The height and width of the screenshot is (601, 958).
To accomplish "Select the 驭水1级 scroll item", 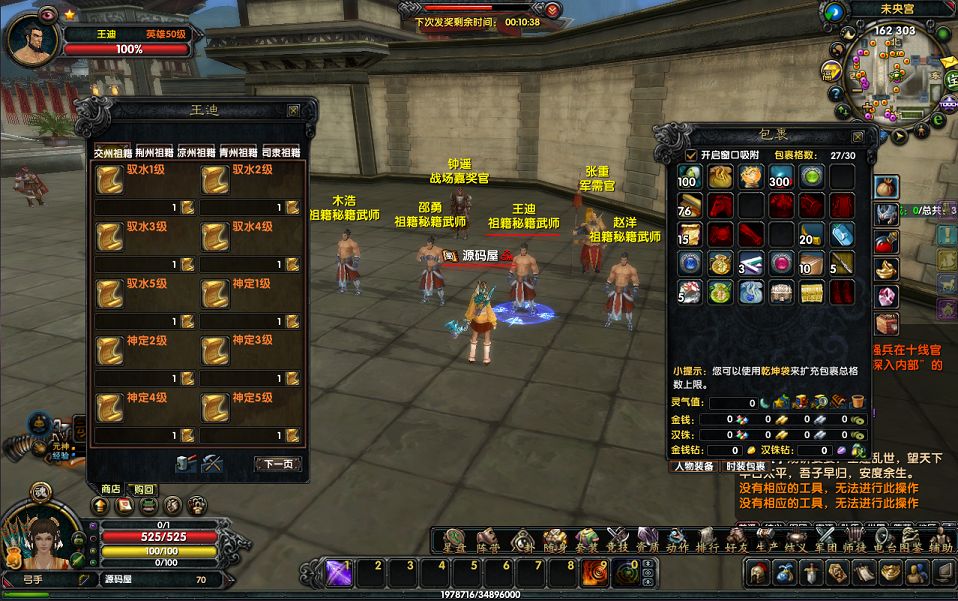I will tap(110, 179).
